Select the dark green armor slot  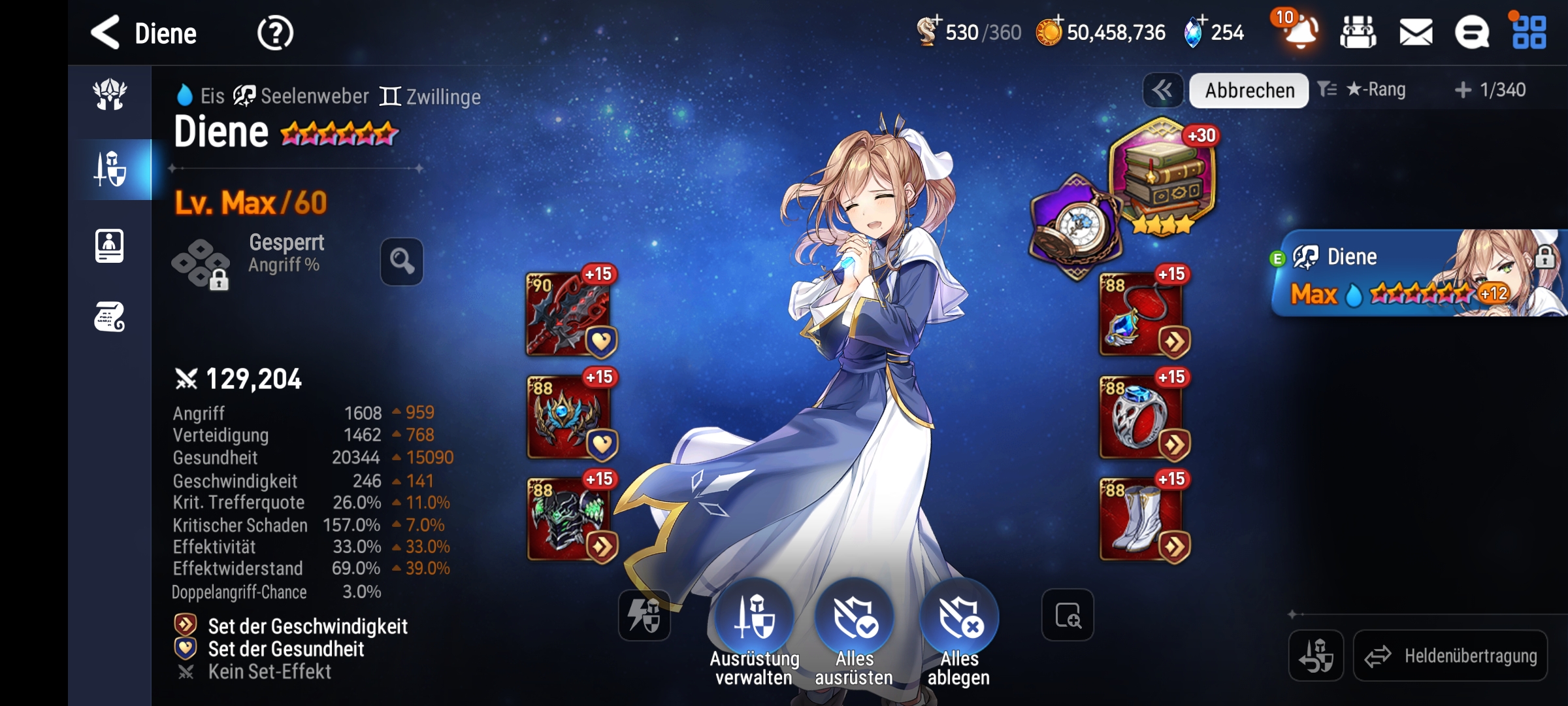click(568, 520)
